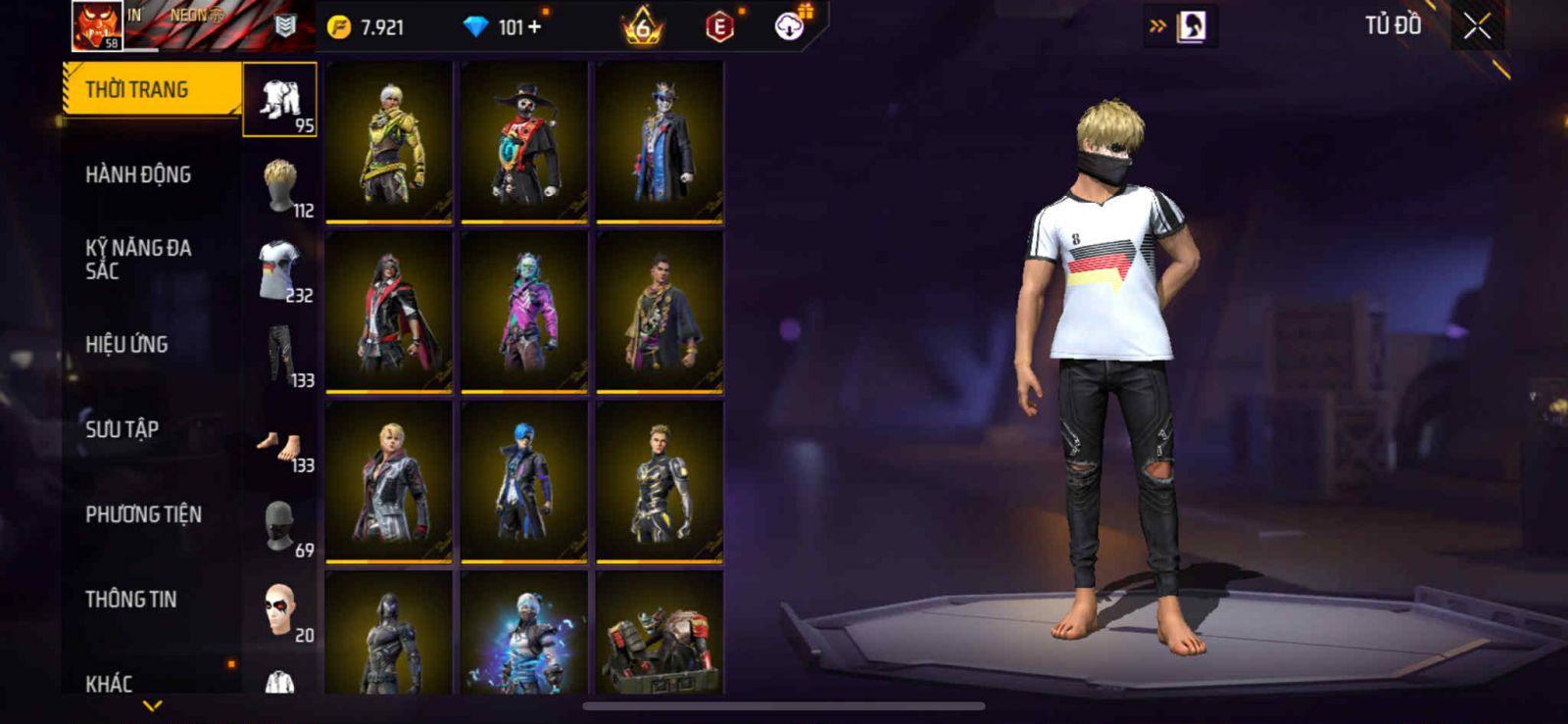Pick the blond hair category showing 112
Viewport: 1568px width, 724px height.
[280, 185]
